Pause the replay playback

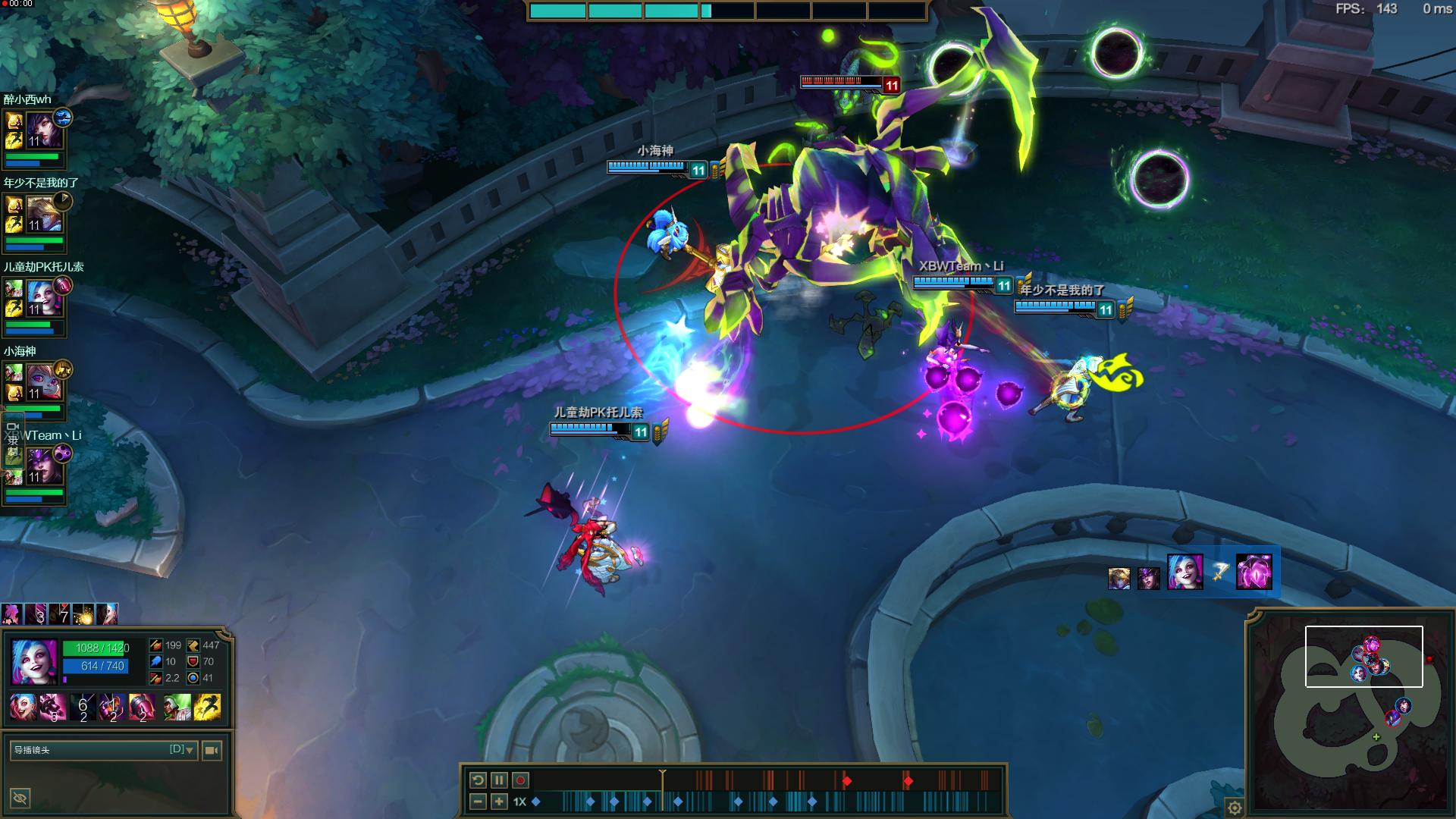(499, 780)
